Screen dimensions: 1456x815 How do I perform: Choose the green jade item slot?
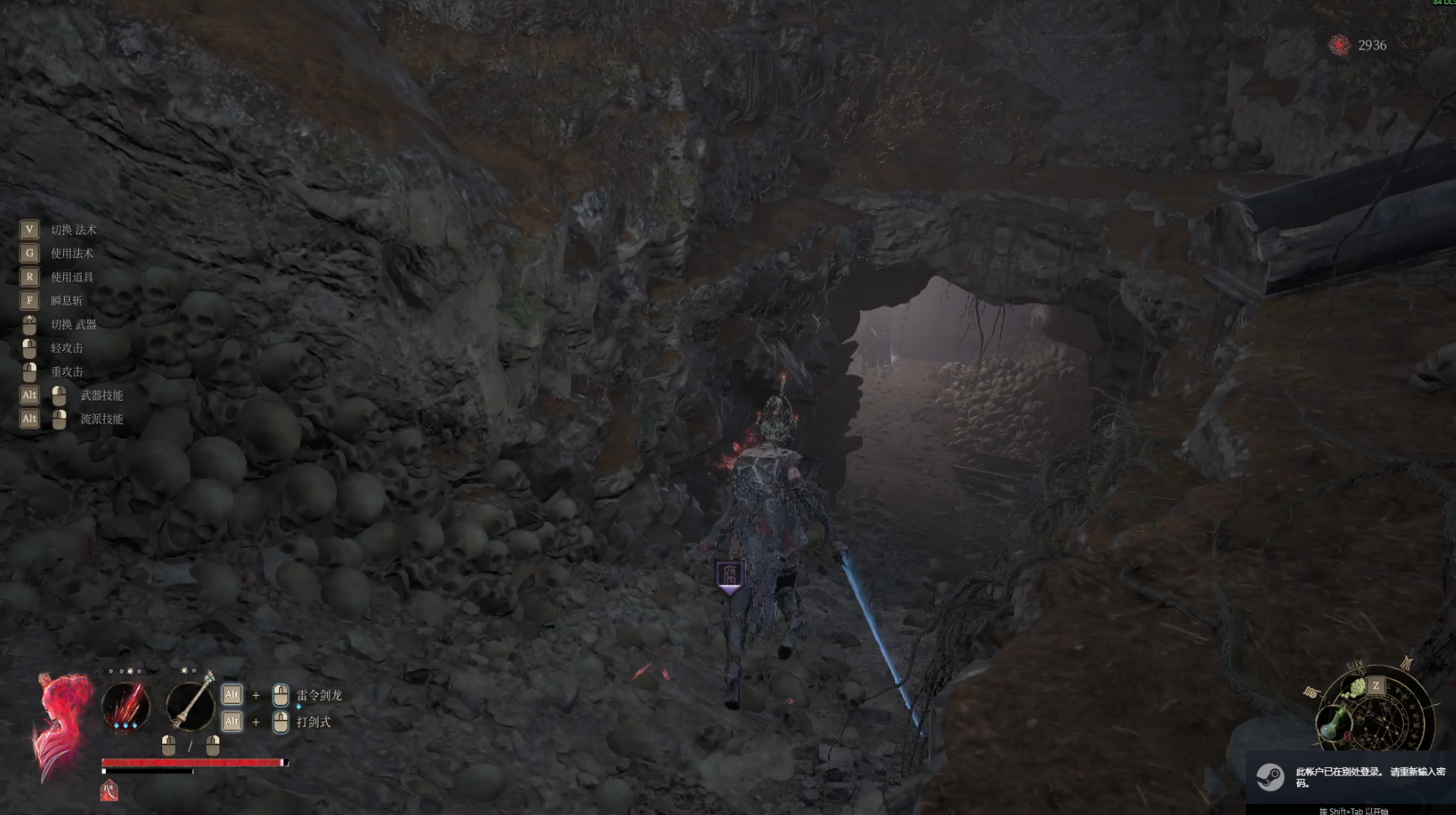pyautogui.click(x=1357, y=689)
